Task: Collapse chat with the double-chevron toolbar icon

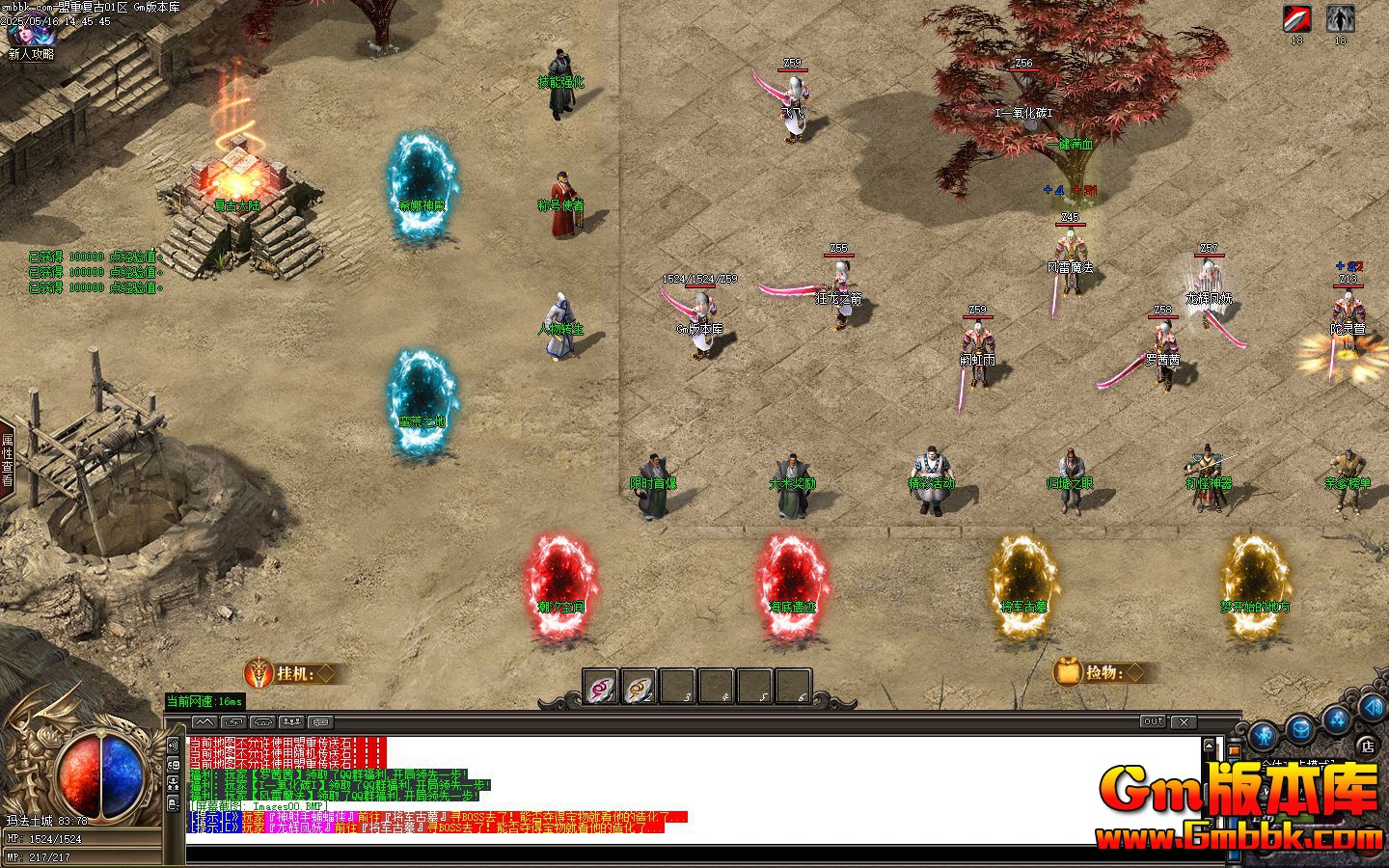Action: pos(204,722)
